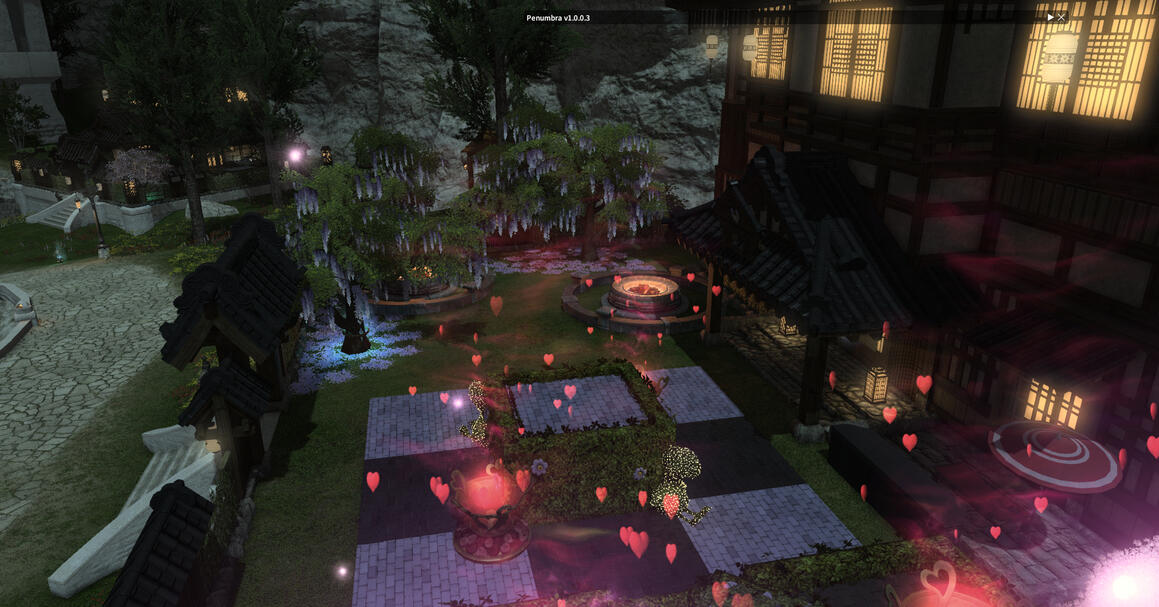Click the Penumbra v1.0.0.3 title bar
Image resolution: width=1159 pixels, height=607 pixels.
(x=558, y=17)
